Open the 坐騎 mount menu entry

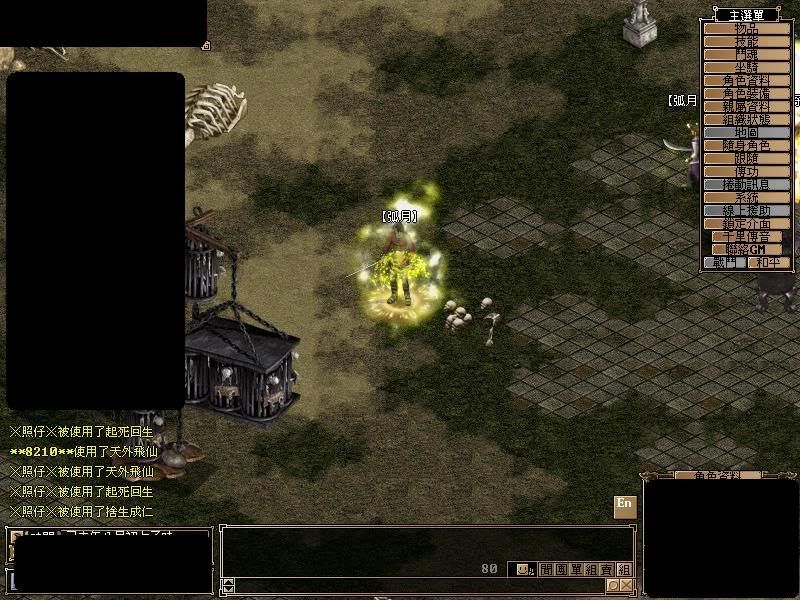tap(747, 68)
